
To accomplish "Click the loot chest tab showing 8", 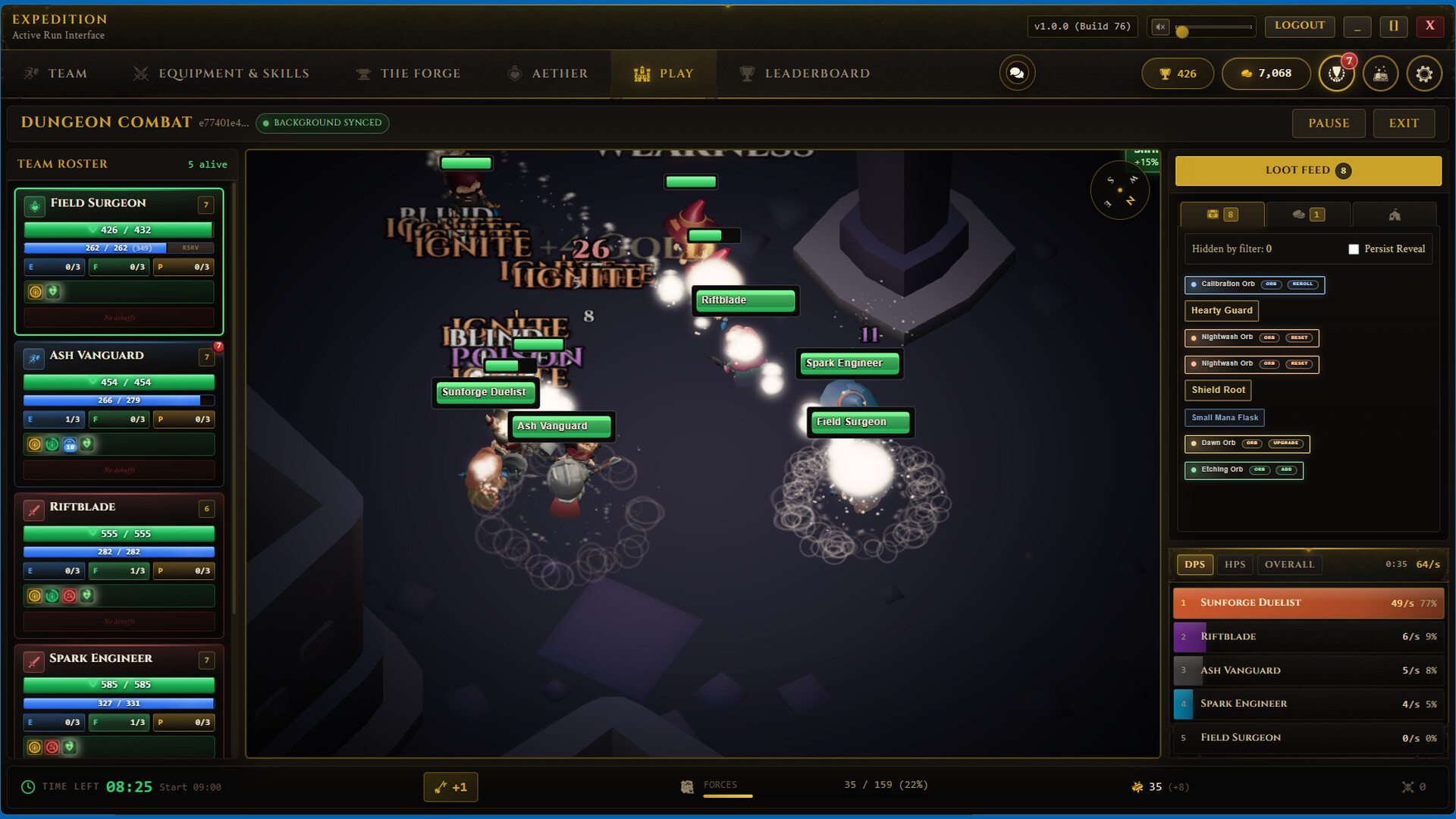I will pyautogui.click(x=1222, y=215).
